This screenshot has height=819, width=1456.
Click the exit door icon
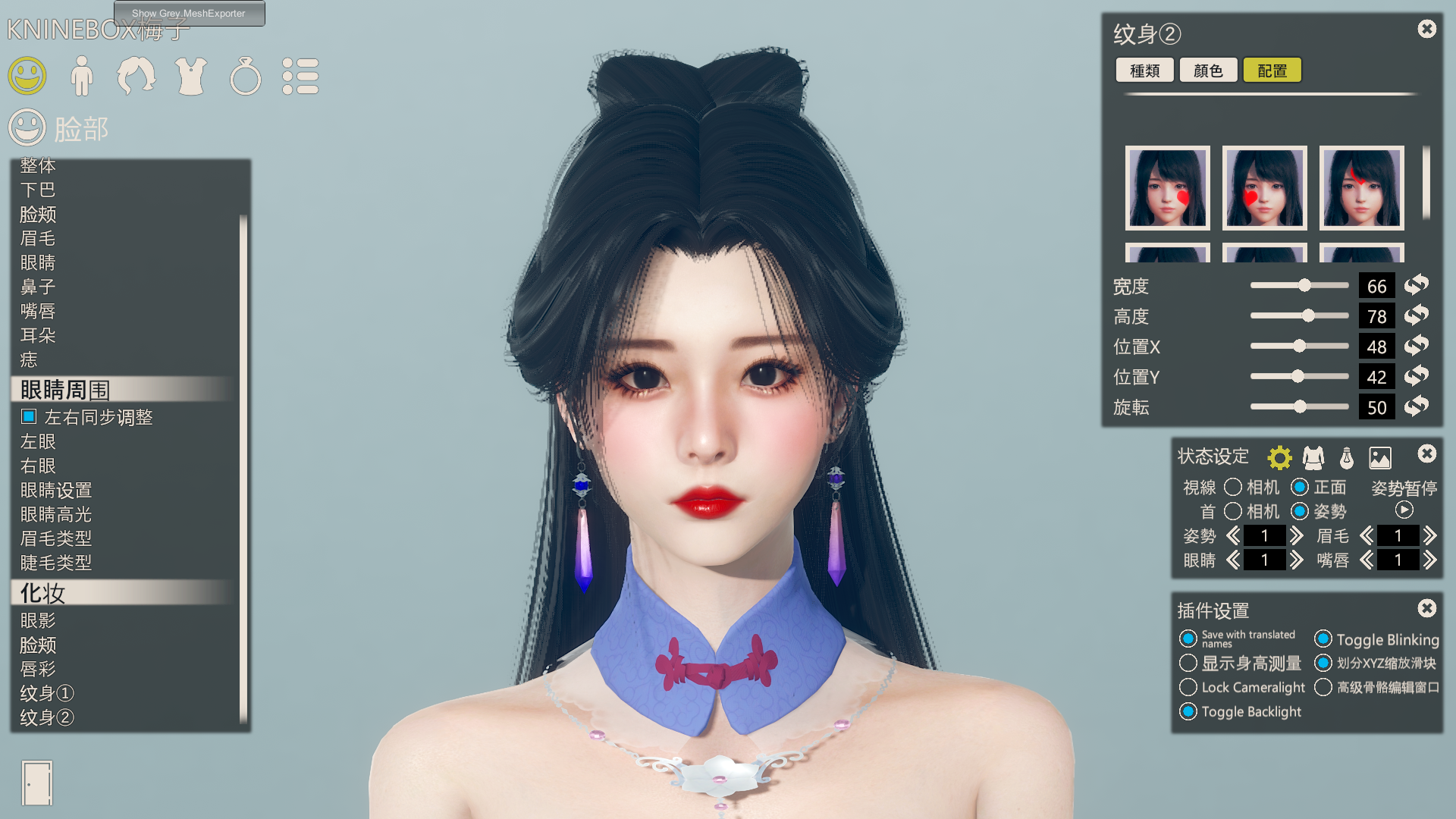(36, 783)
